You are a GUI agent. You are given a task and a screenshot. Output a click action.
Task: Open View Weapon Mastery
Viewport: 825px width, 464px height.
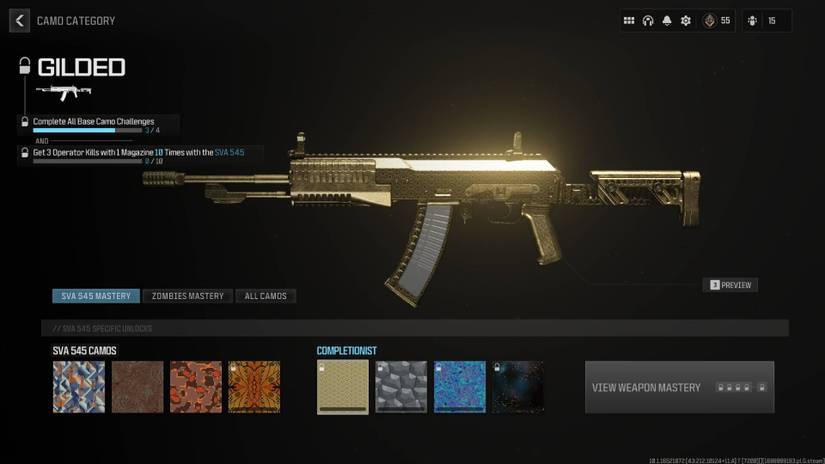pyautogui.click(x=679, y=387)
